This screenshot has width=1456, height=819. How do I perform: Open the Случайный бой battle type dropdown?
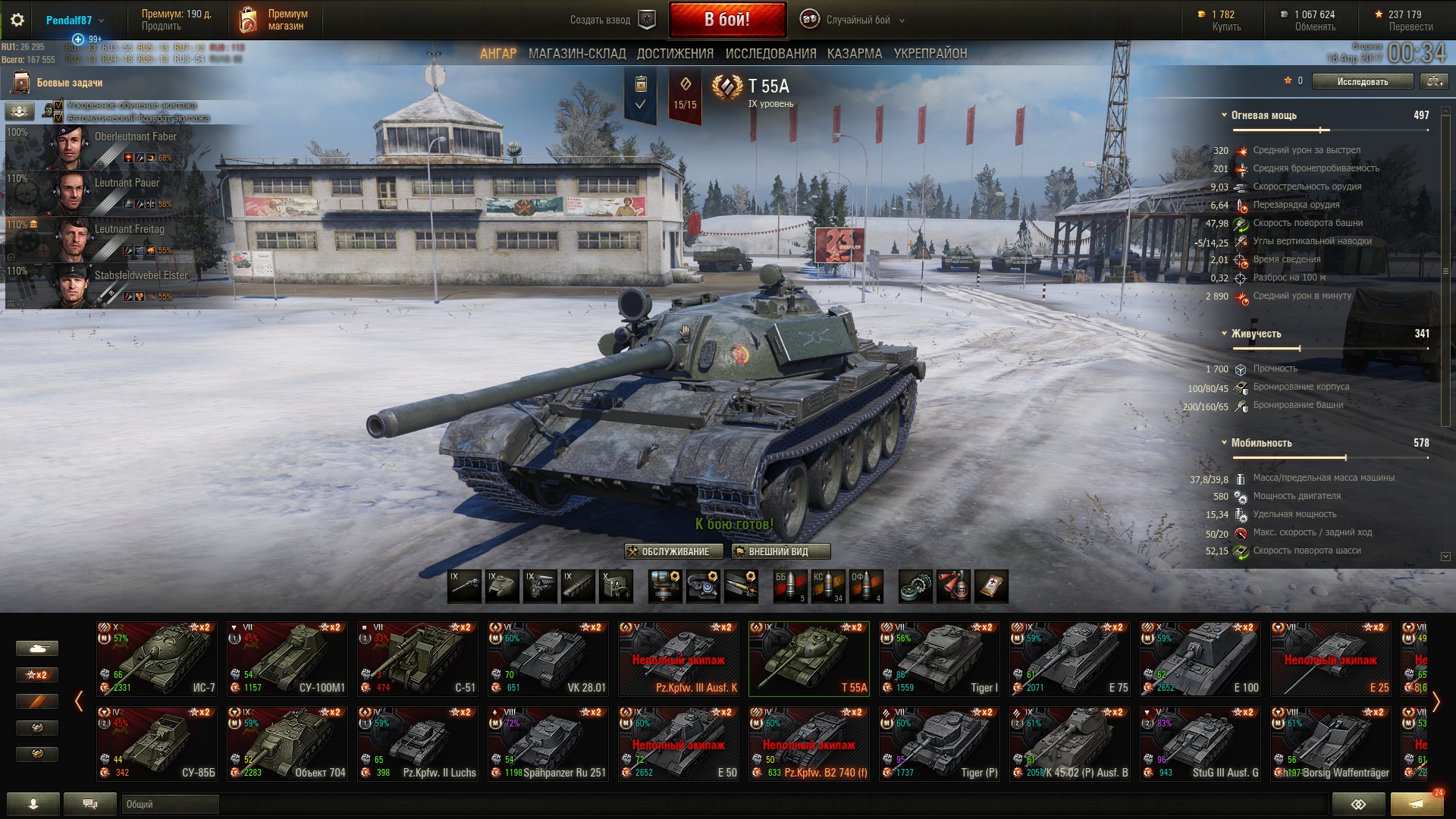tap(858, 20)
